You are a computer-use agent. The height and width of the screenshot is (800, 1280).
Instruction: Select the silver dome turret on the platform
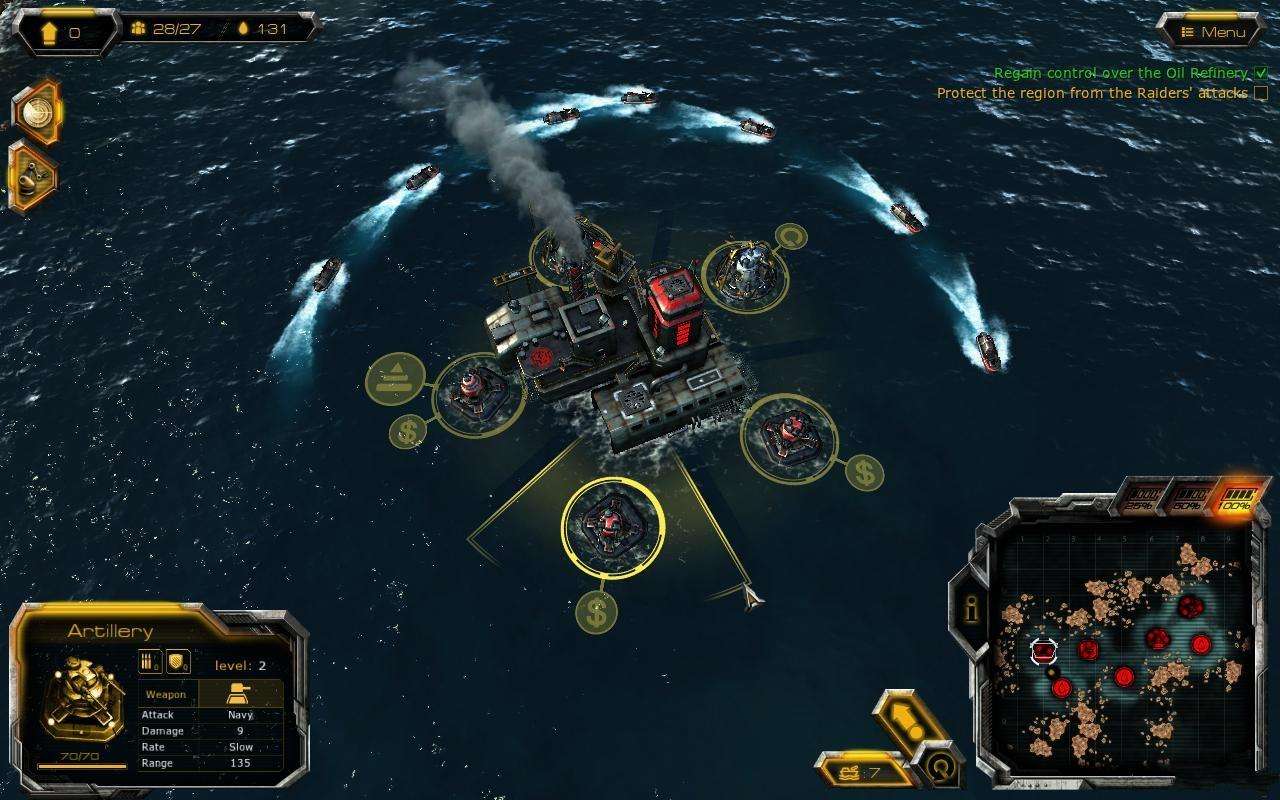pyautogui.click(x=745, y=270)
